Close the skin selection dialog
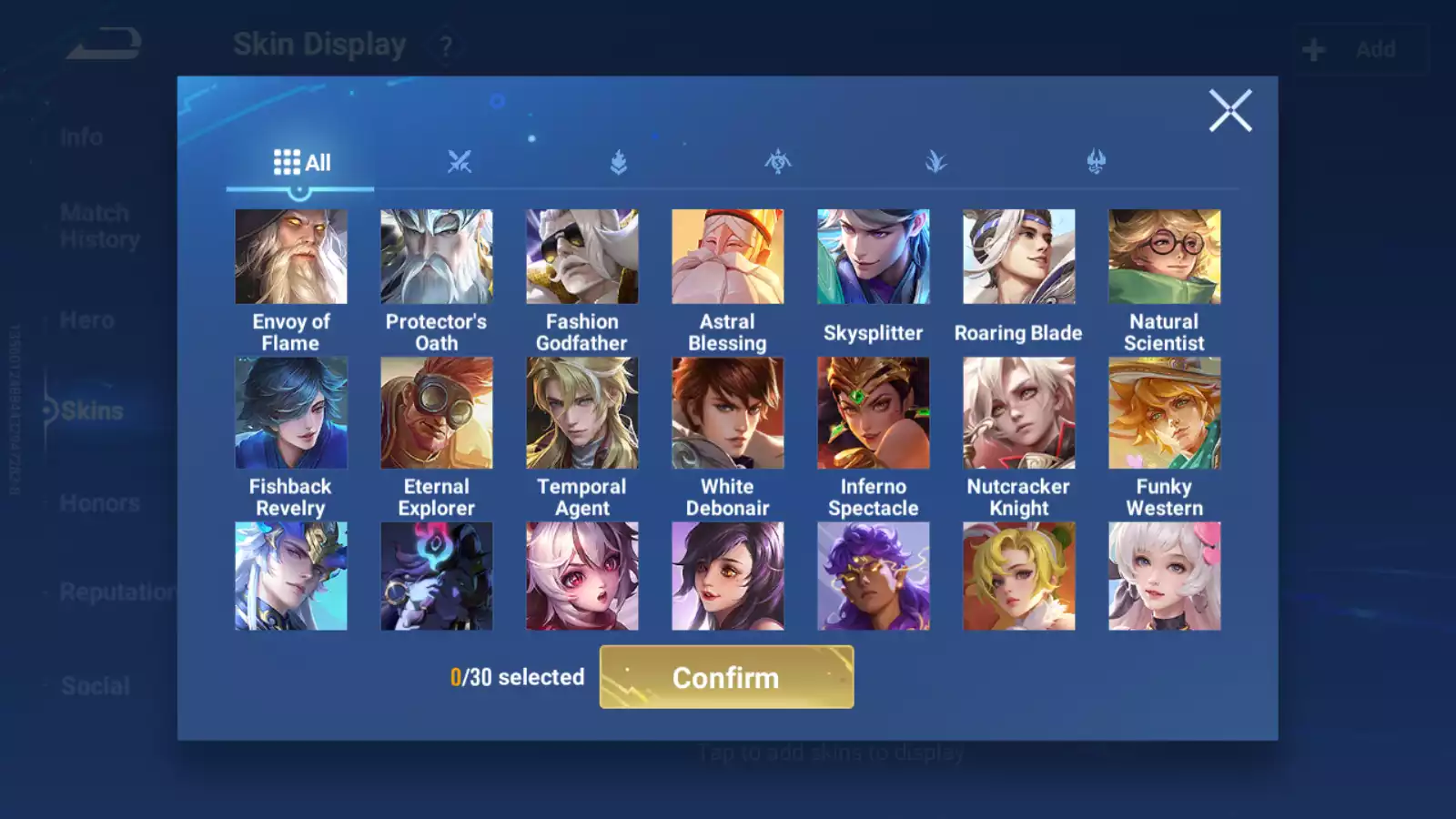1456x819 pixels. point(1230,111)
